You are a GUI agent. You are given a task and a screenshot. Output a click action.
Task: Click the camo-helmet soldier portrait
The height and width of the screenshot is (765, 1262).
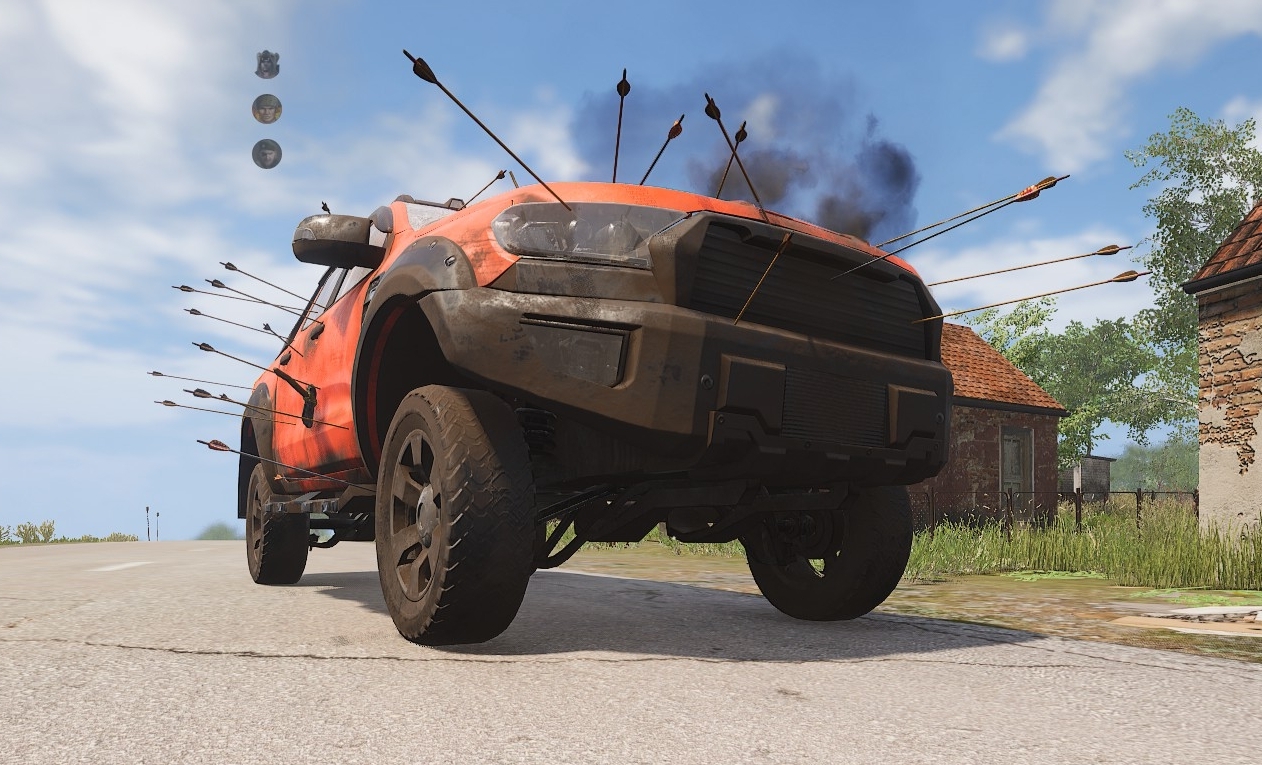[x=267, y=108]
